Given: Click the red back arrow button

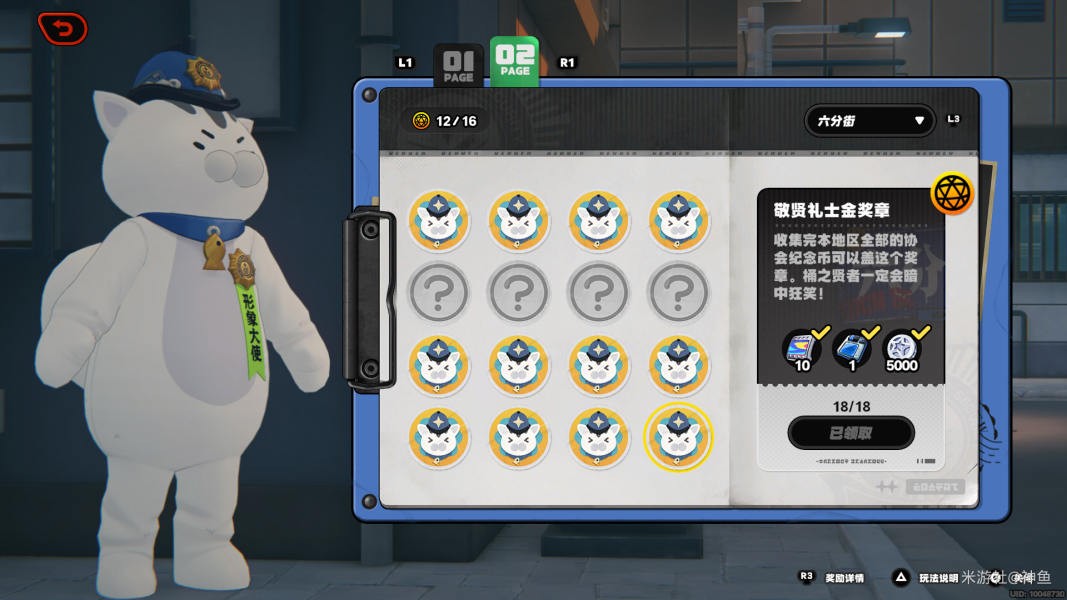Looking at the screenshot, I should [x=62, y=28].
